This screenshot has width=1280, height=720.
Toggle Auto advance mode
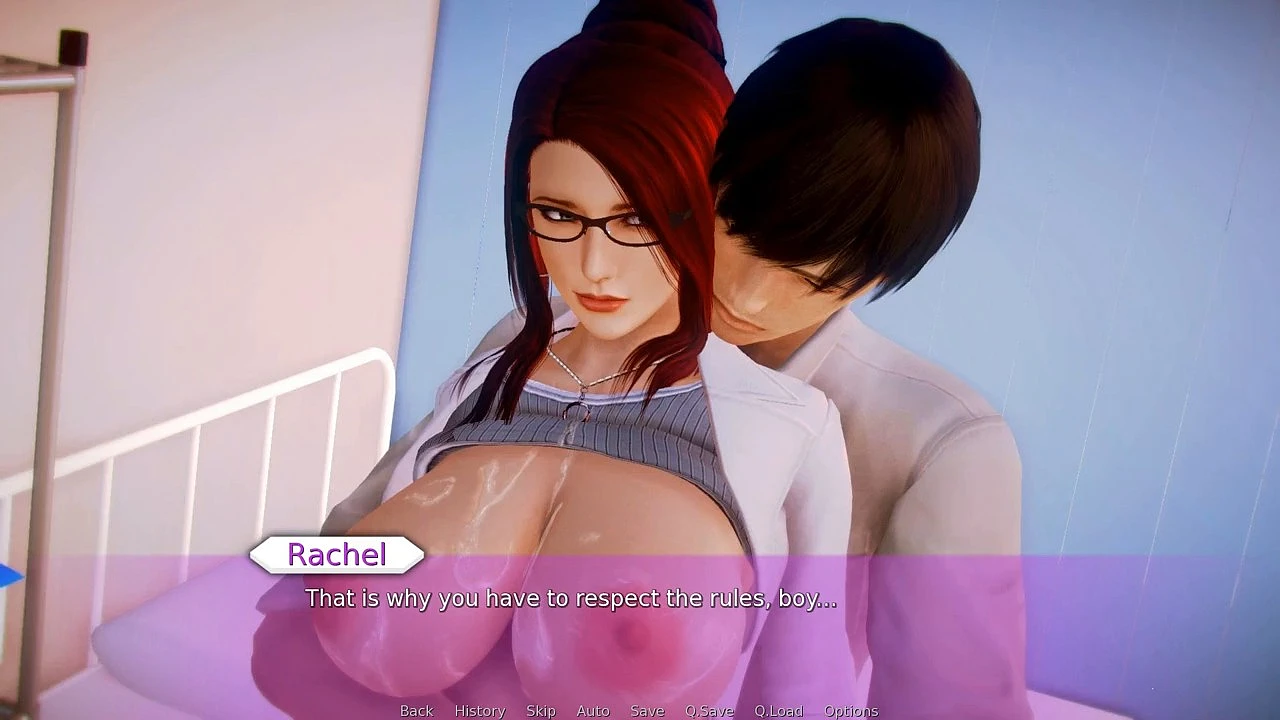(x=593, y=711)
